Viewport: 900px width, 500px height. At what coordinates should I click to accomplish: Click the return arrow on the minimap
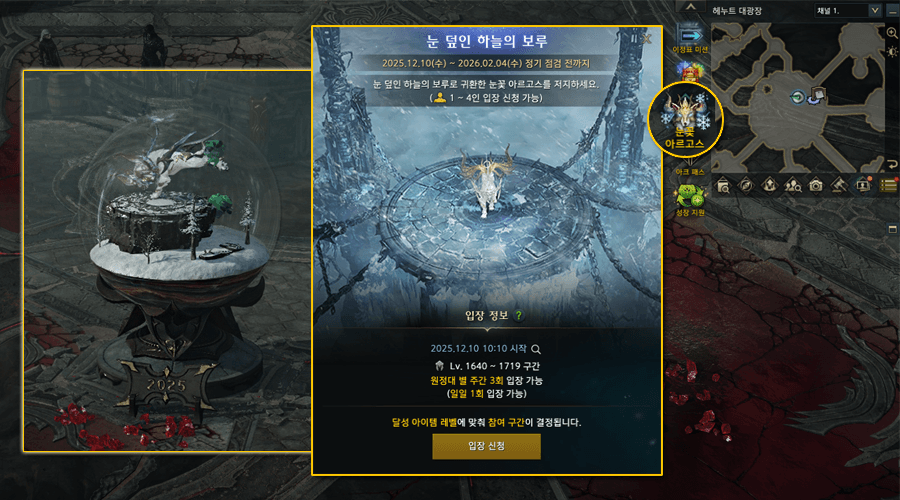(x=892, y=163)
